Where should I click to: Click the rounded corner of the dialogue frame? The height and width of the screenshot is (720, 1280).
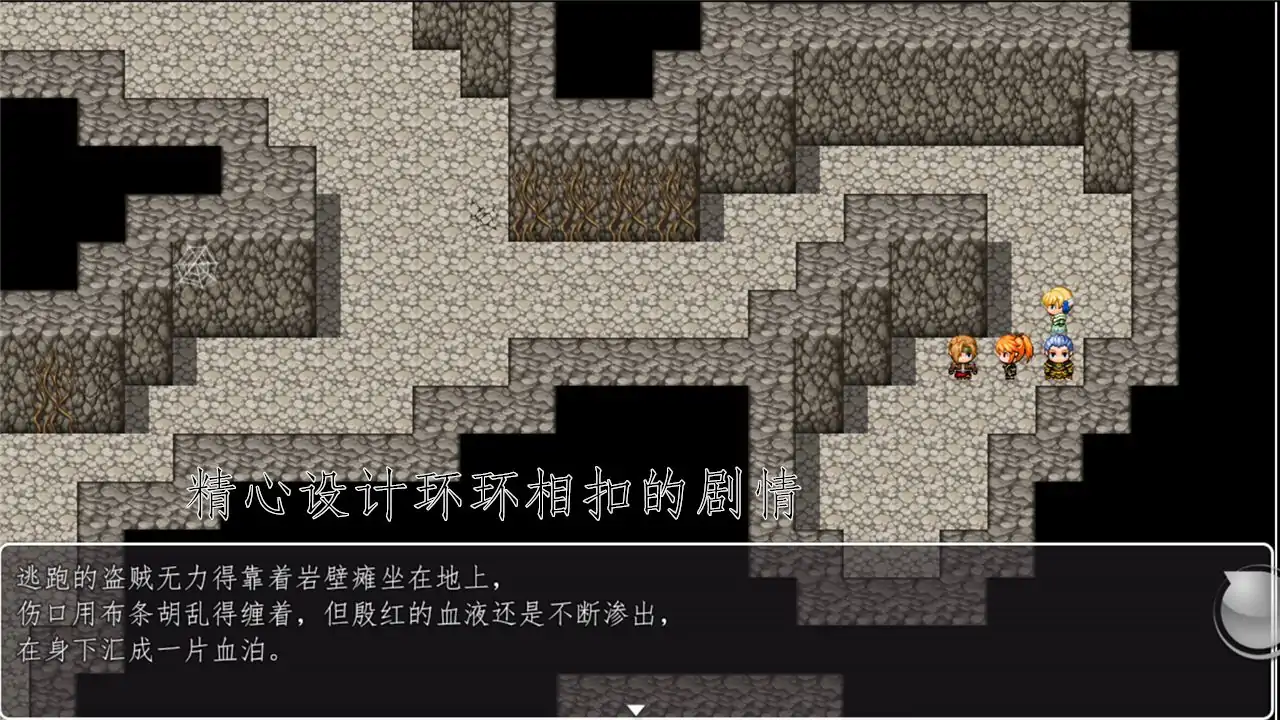tap(8, 548)
